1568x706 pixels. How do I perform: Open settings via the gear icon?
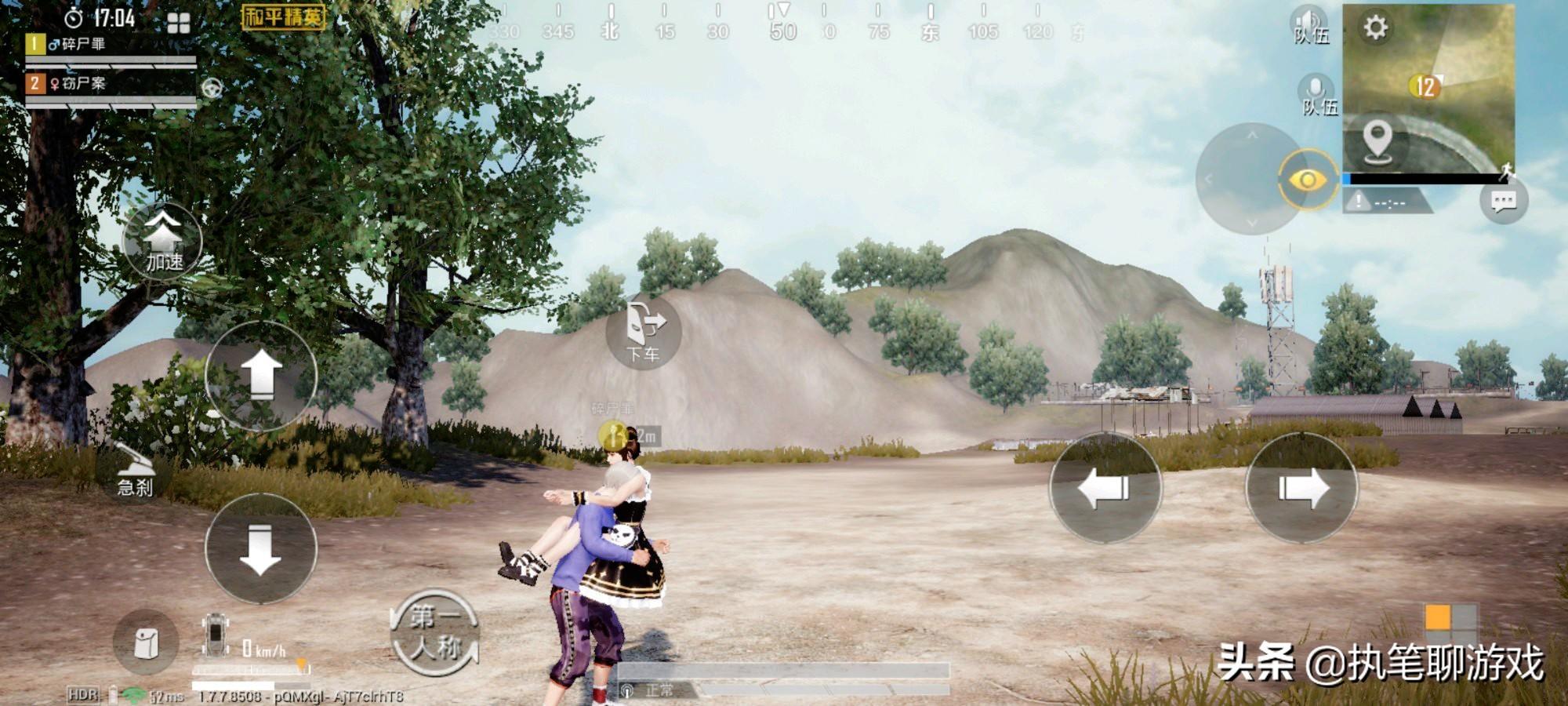(x=1375, y=28)
